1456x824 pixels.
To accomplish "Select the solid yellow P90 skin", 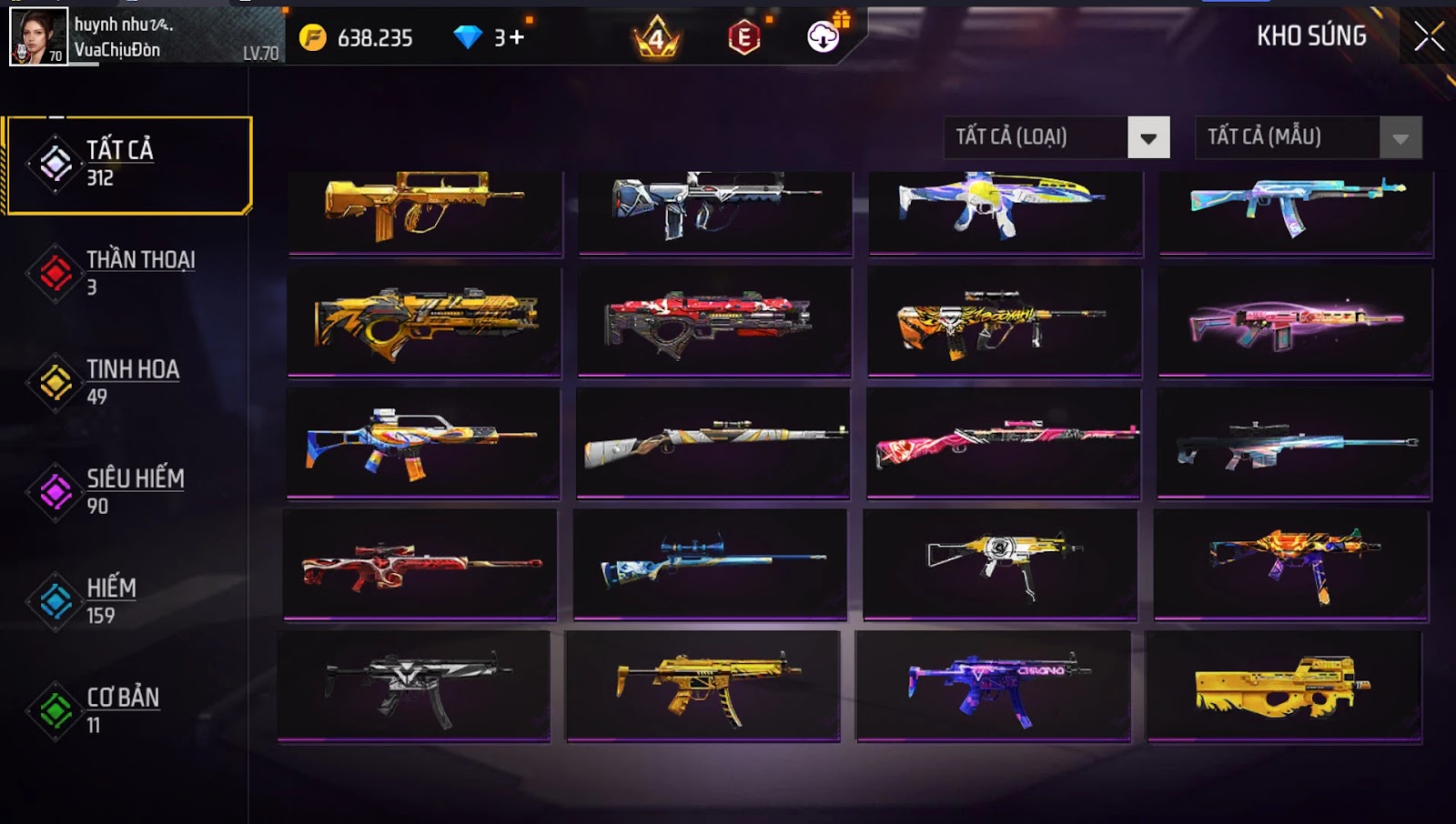I will point(1283,687).
